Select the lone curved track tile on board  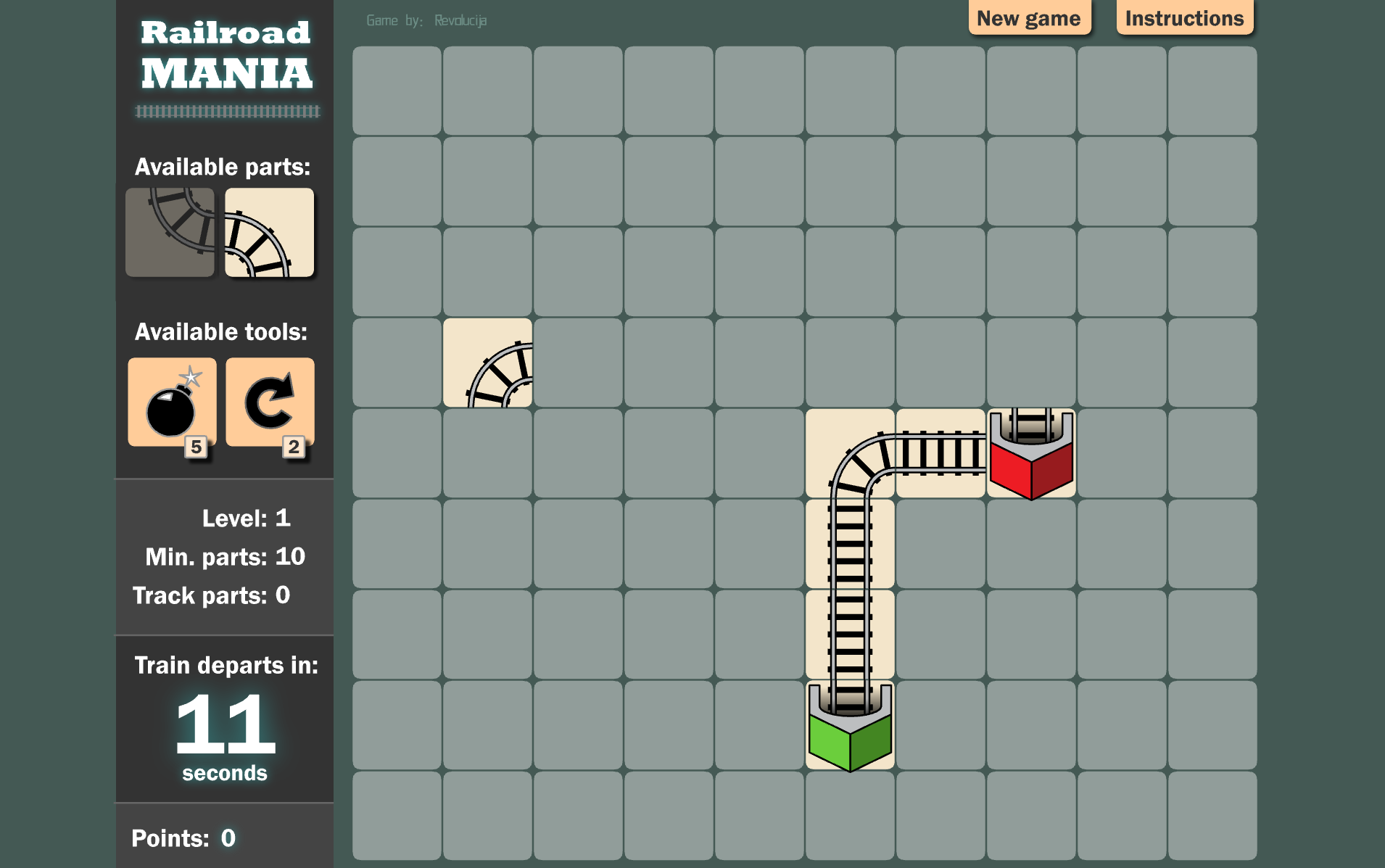[x=487, y=363]
